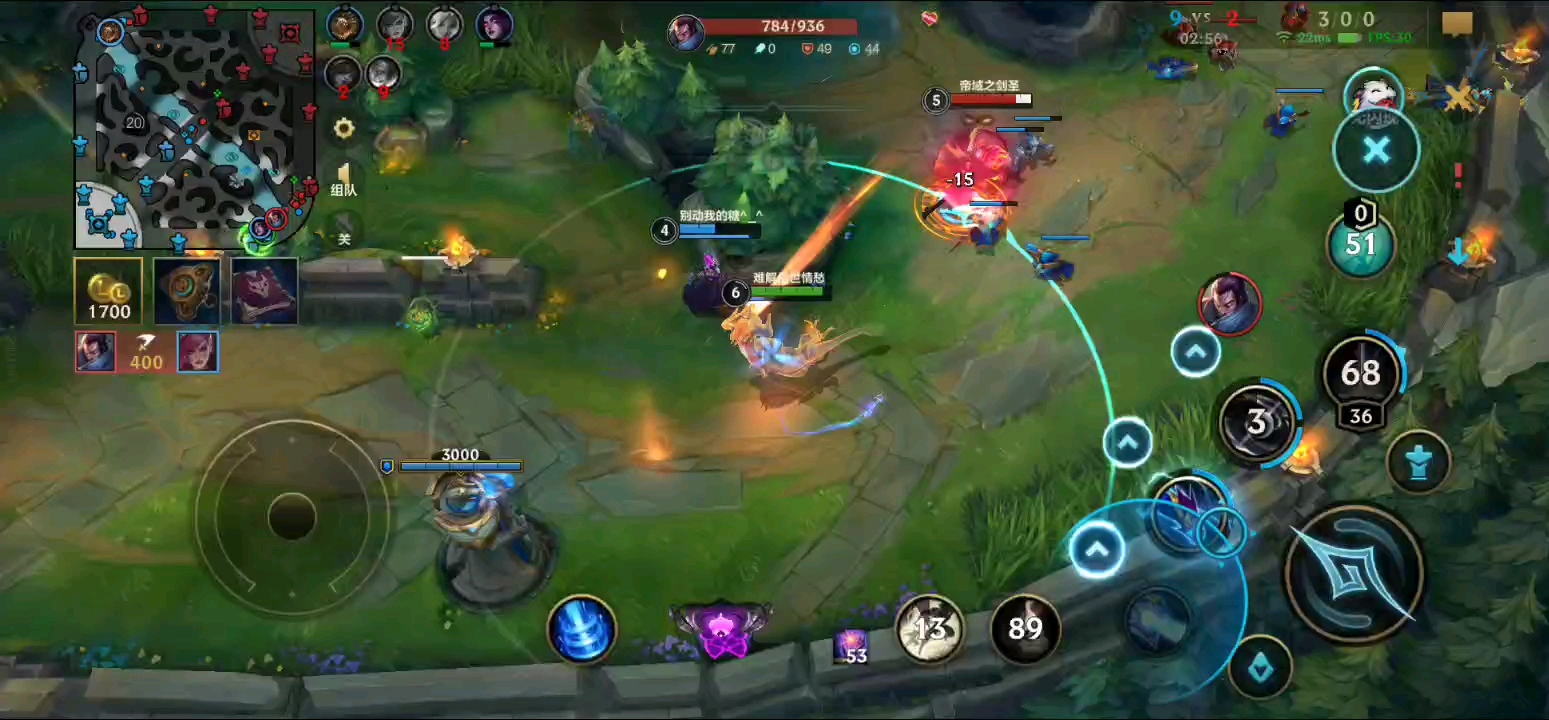The height and width of the screenshot is (720, 1549).
Task: Open the chat speech bubble
Action: tap(1457, 24)
